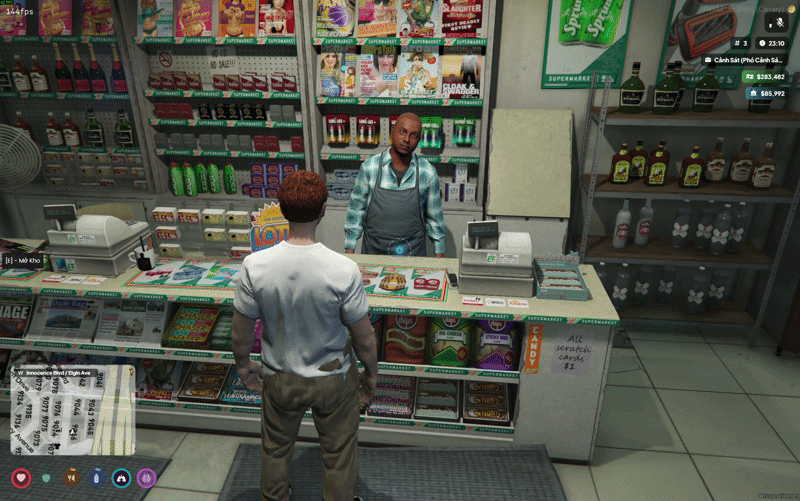
Task: Click the green shield armor icon
Action: (x=46, y=478)
